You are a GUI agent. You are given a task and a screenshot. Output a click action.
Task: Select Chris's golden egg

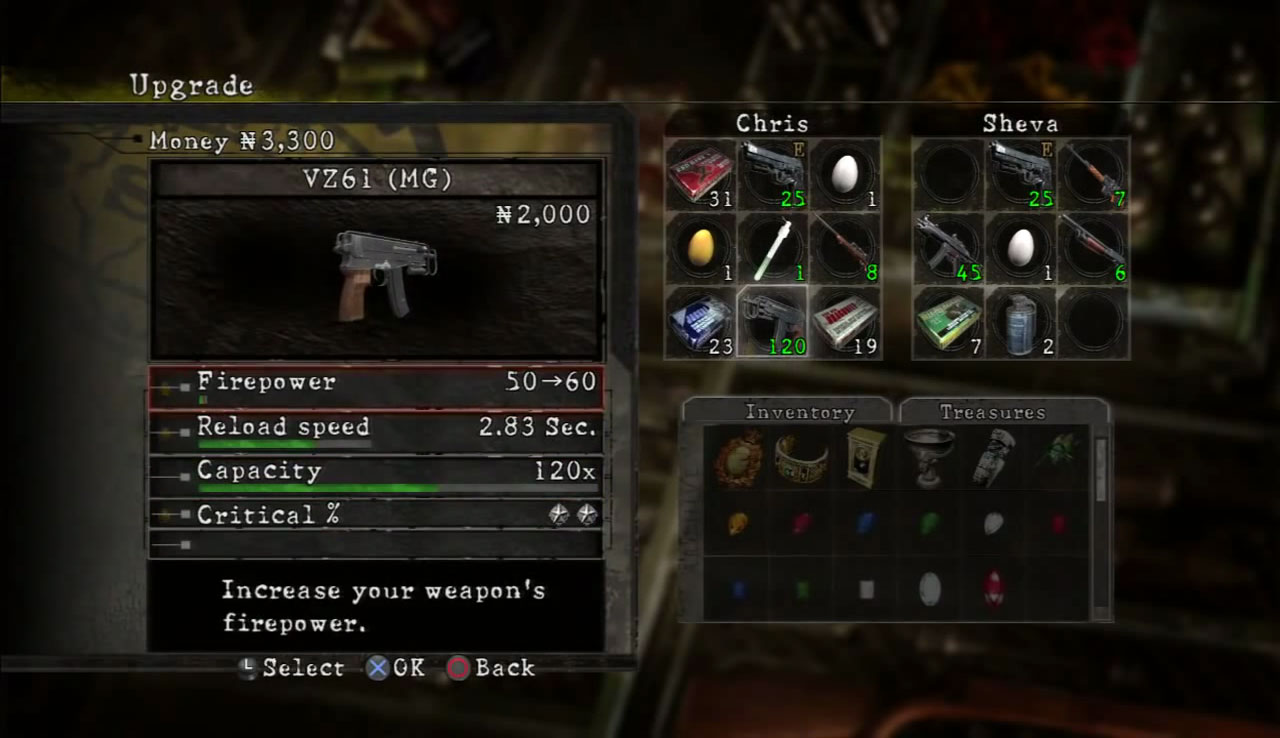700,249
